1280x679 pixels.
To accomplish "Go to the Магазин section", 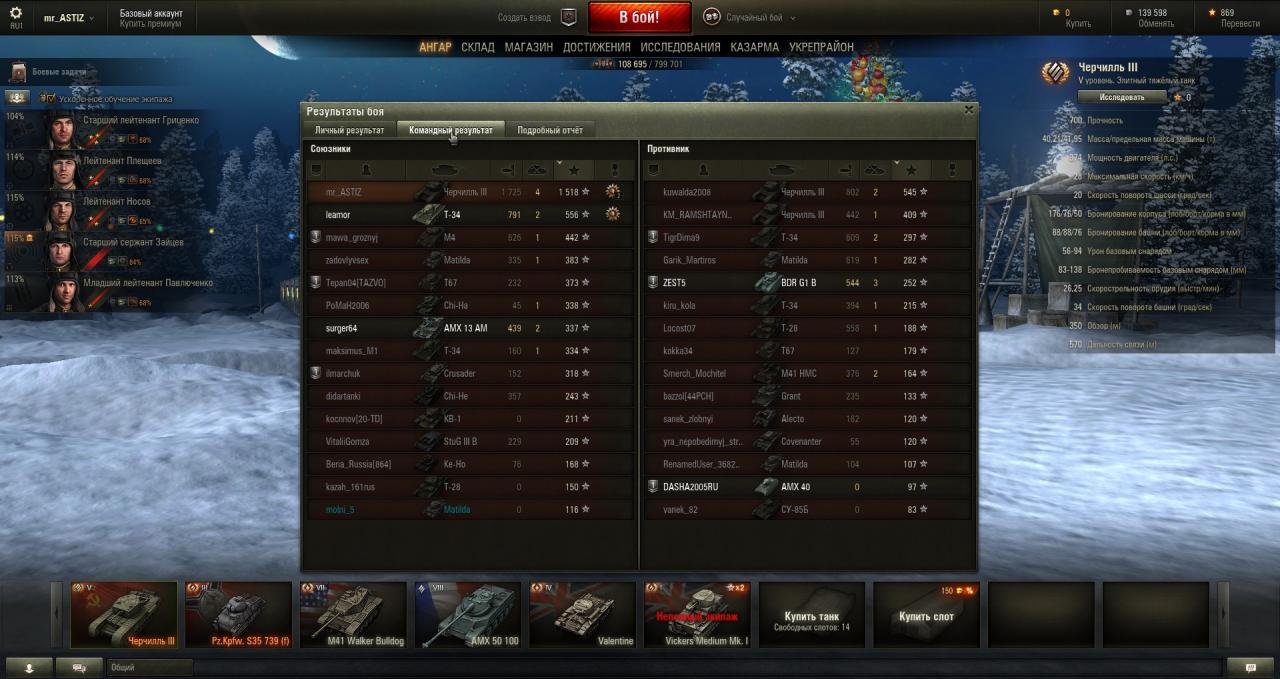I will [x=528, y=47].
